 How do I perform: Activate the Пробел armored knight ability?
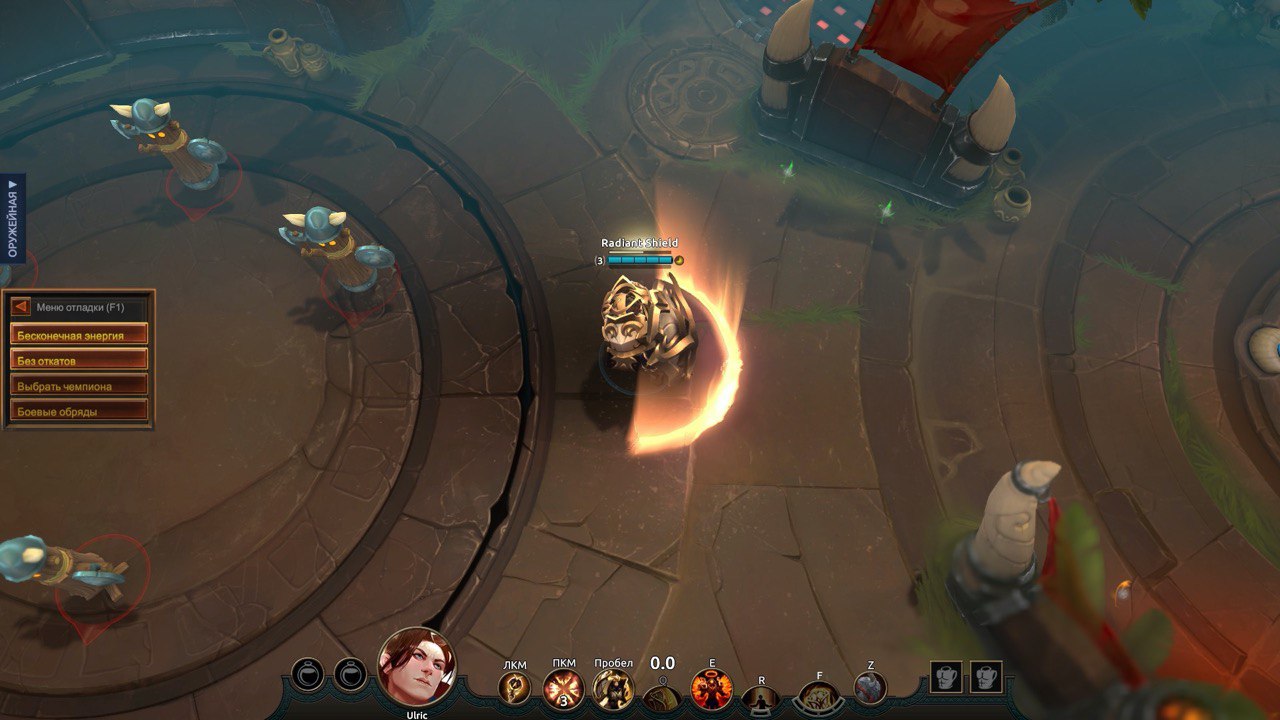[x=612, y=688]
